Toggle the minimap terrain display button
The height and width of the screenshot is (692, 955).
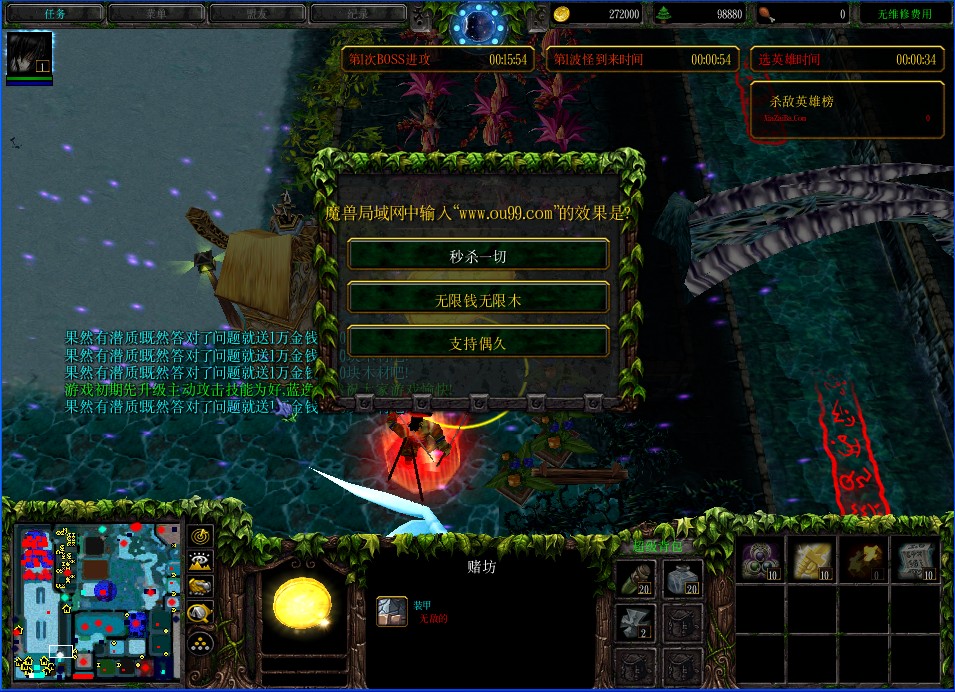tap(201, 562)
